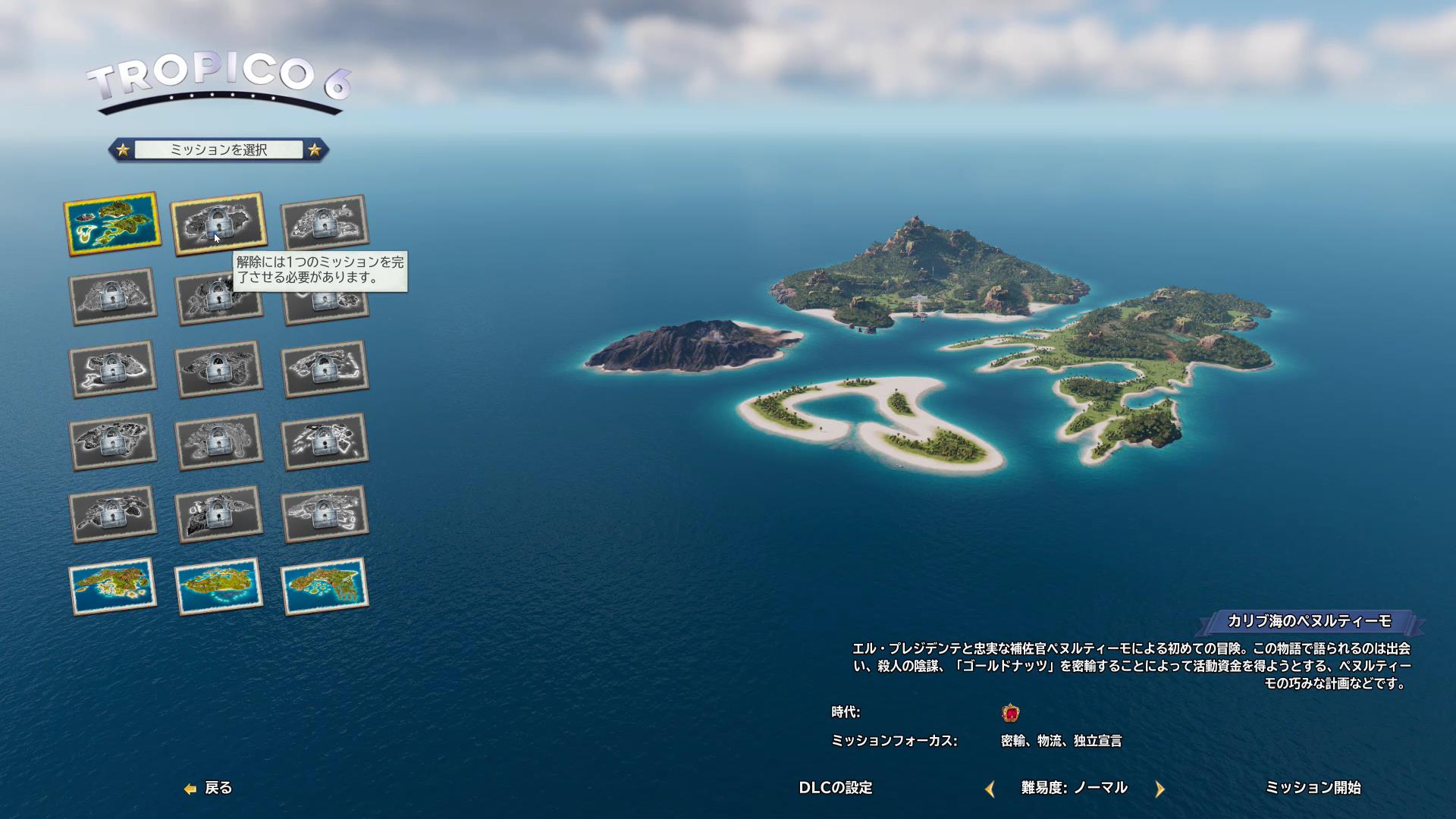Open the DLCの設定 options

[x=836, y=788]
